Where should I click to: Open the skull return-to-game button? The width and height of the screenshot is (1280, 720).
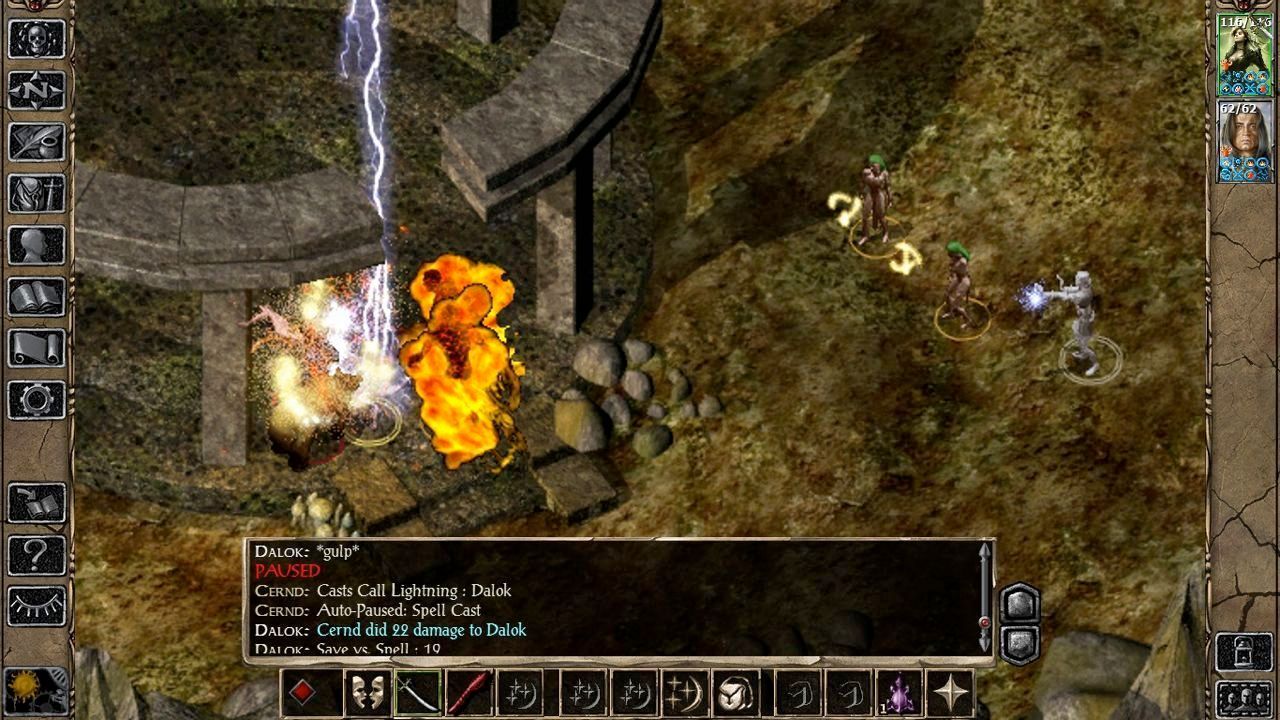tap(37, 39)
